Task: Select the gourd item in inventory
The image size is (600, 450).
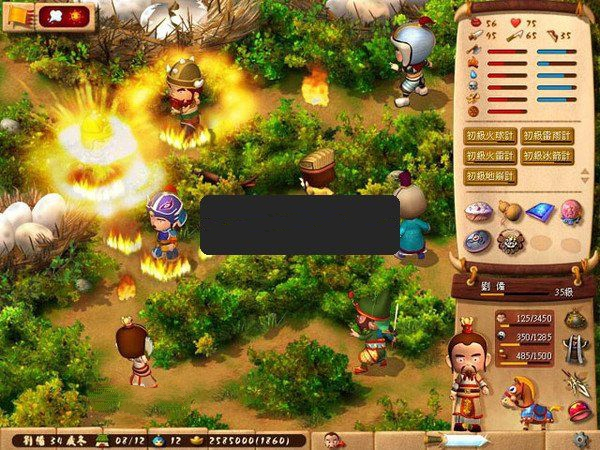Action: (x=511, y=211)
